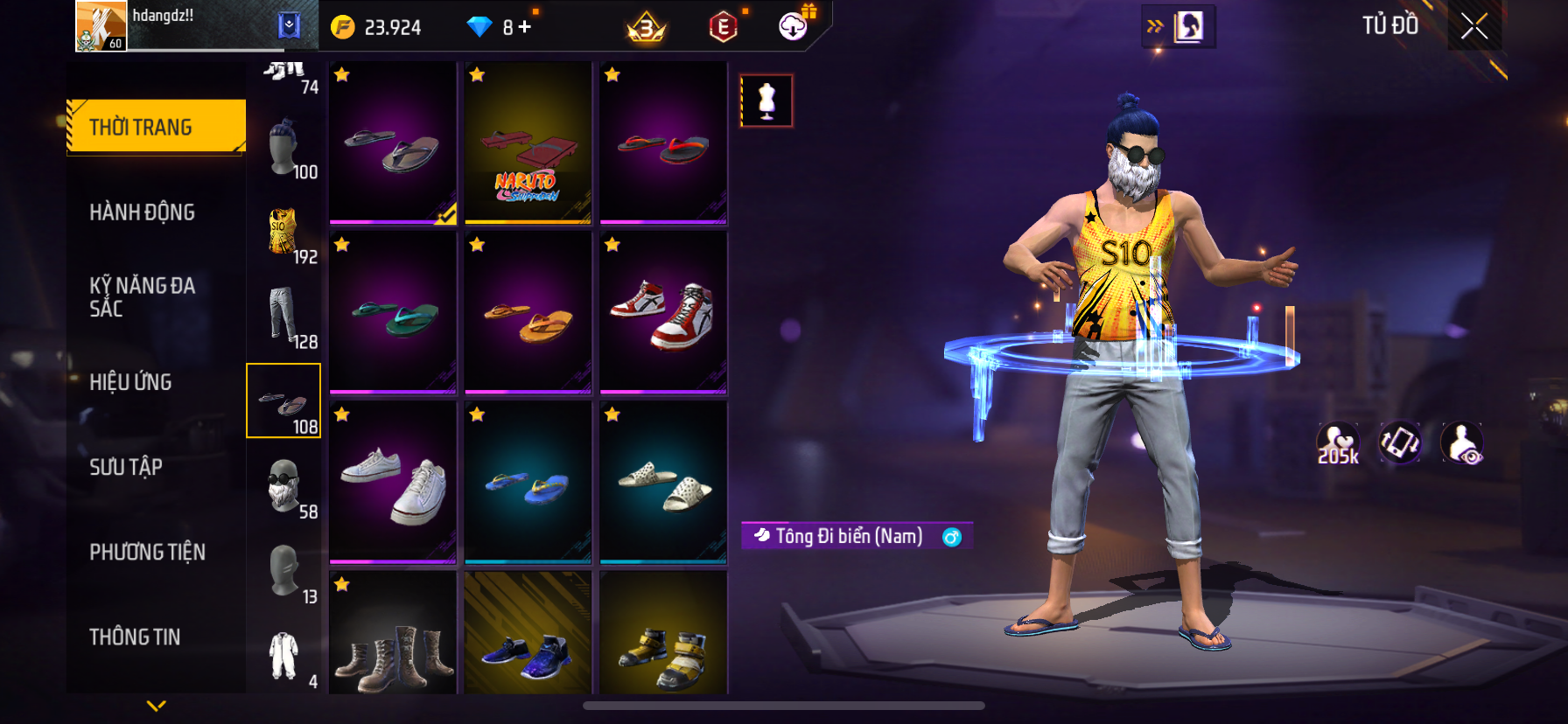The height and width of the screenshot is (724, 1568).
Task: Show the THÔNG TIN tab
Action: [x=135, y=637]
